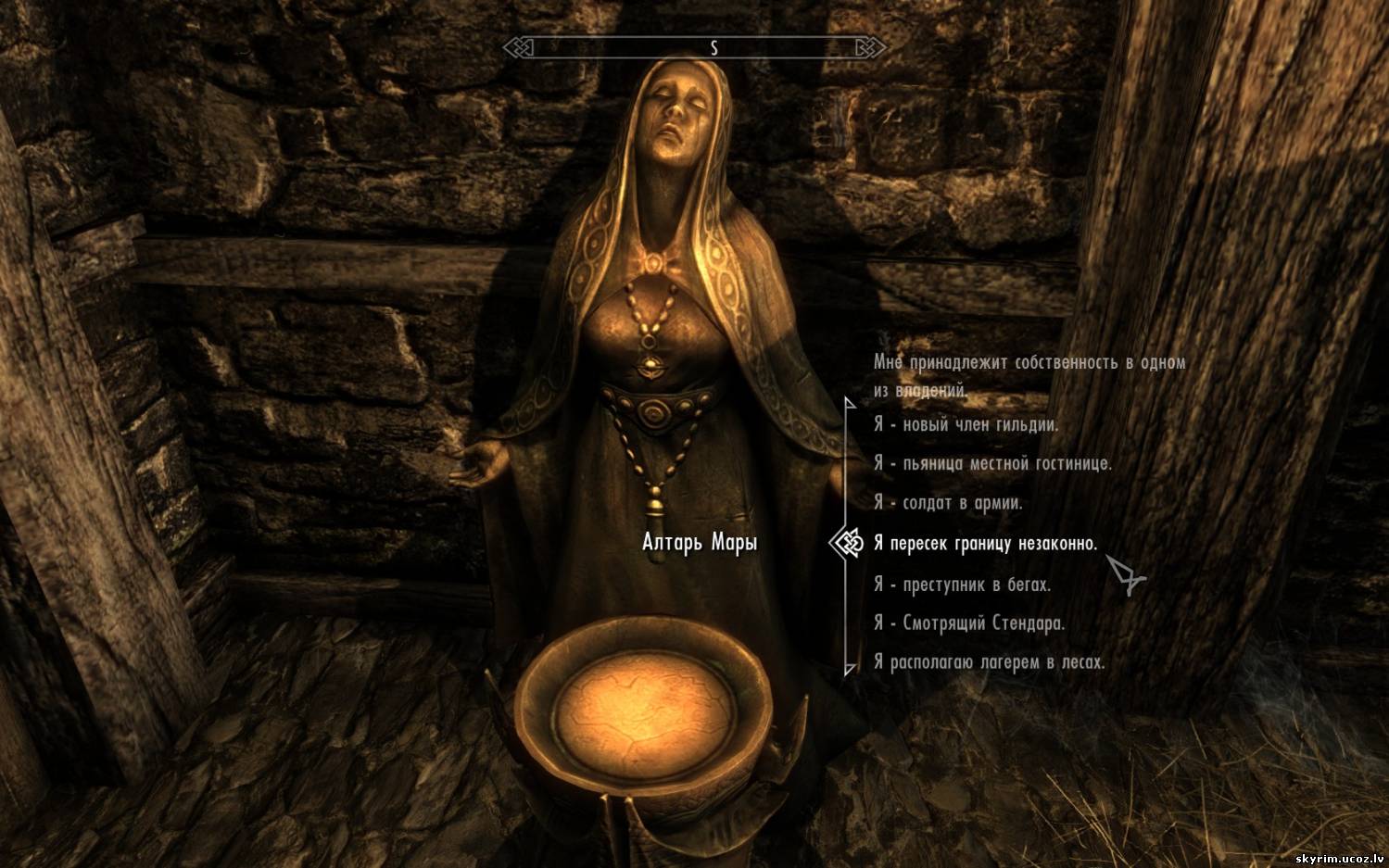Image resolution: width=1389 pixels, height=868 pixels.
Task: Pick 'Я - преступник в бегах' option
Action: 962,585
